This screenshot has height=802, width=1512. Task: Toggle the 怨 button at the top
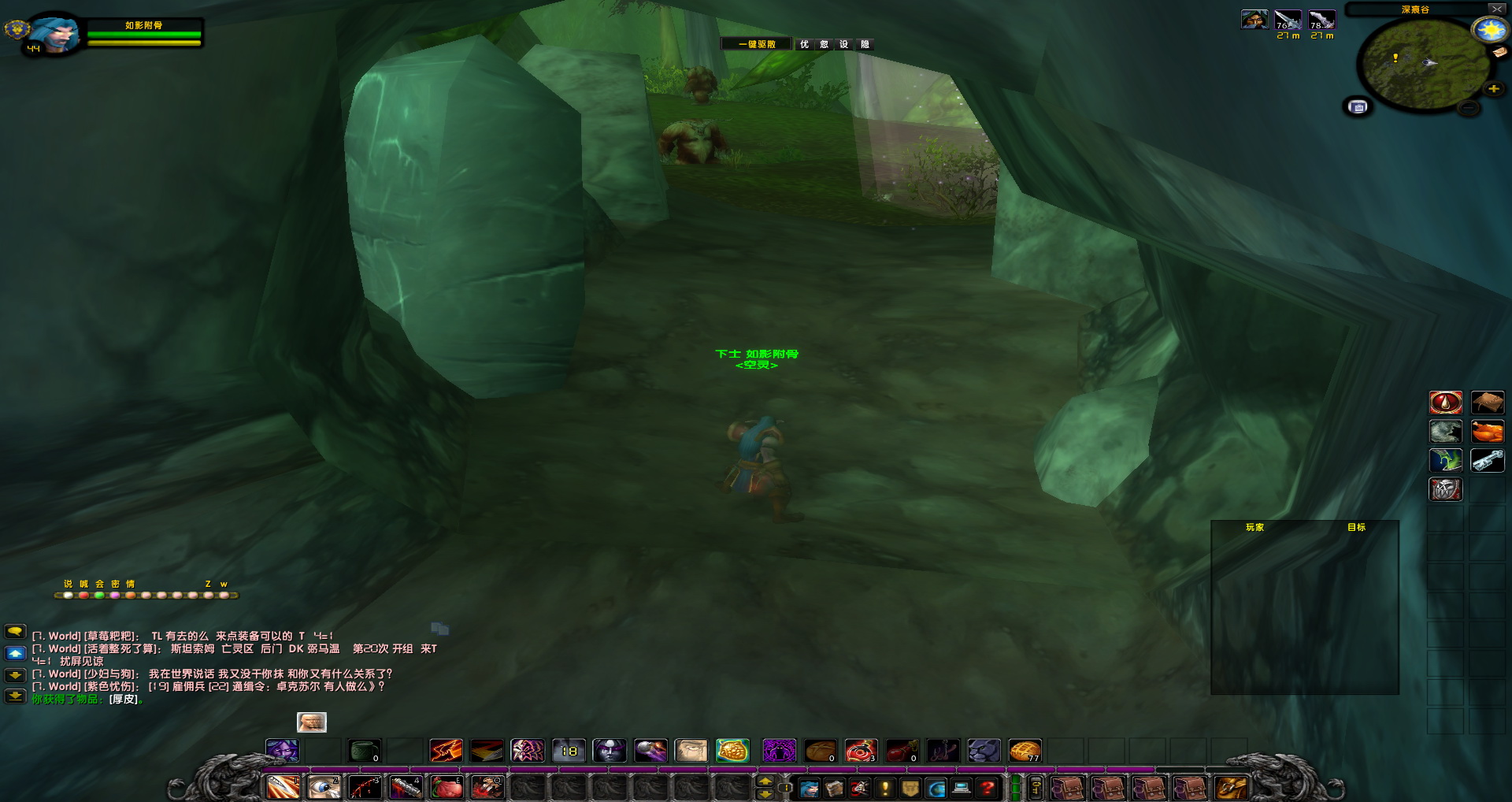pyautogui.click(x=825, y=44)
